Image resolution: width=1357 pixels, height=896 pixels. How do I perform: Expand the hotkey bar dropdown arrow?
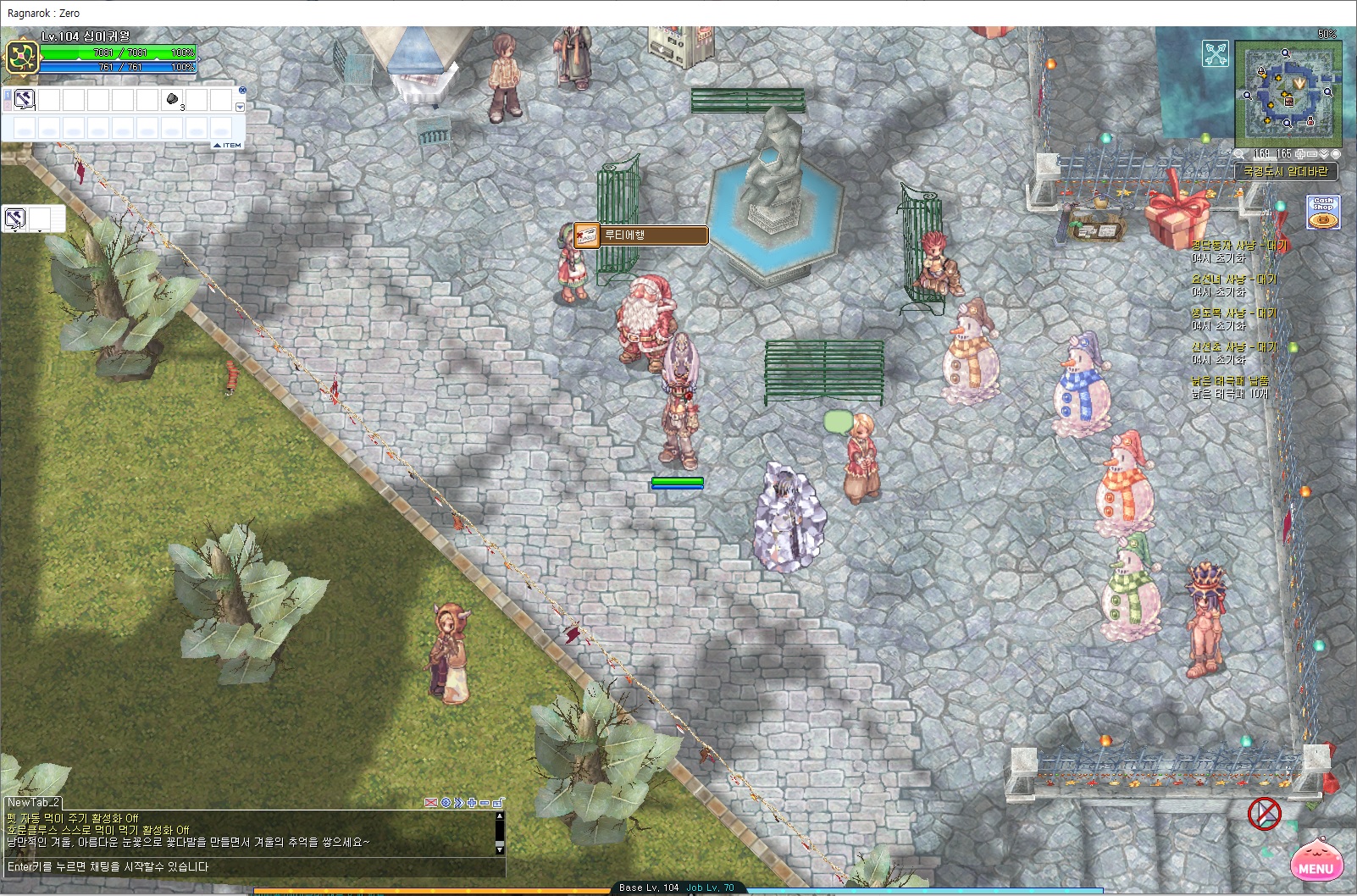pyautogui.click(x=240, y=108)
